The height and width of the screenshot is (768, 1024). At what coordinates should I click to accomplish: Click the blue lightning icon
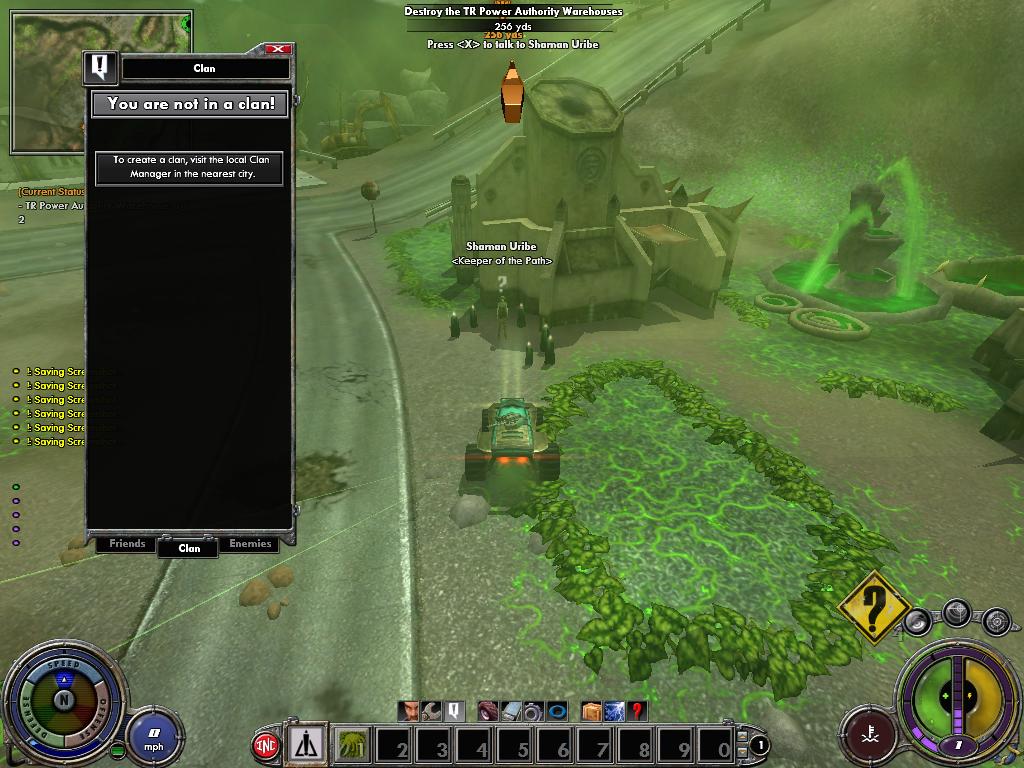tap(614, 711)
